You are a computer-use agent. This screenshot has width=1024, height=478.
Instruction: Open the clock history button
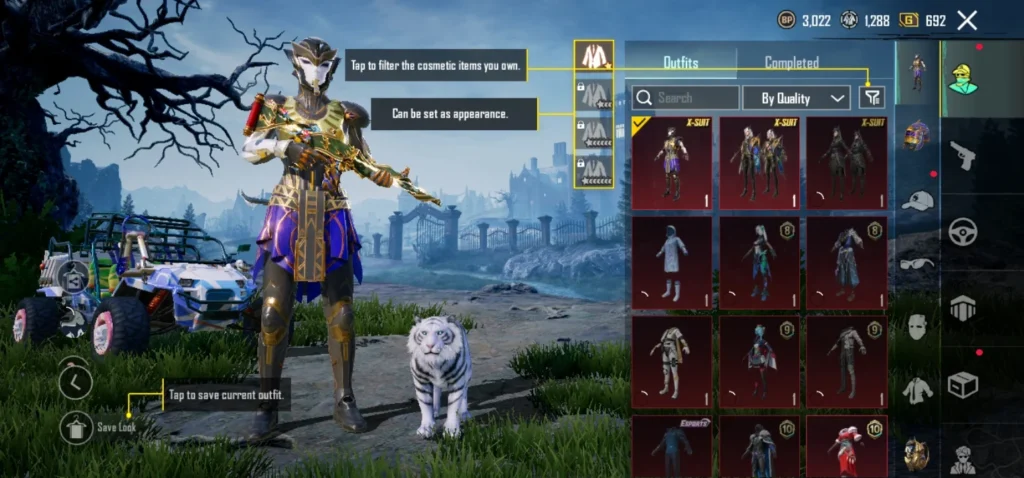coord(76,381)
